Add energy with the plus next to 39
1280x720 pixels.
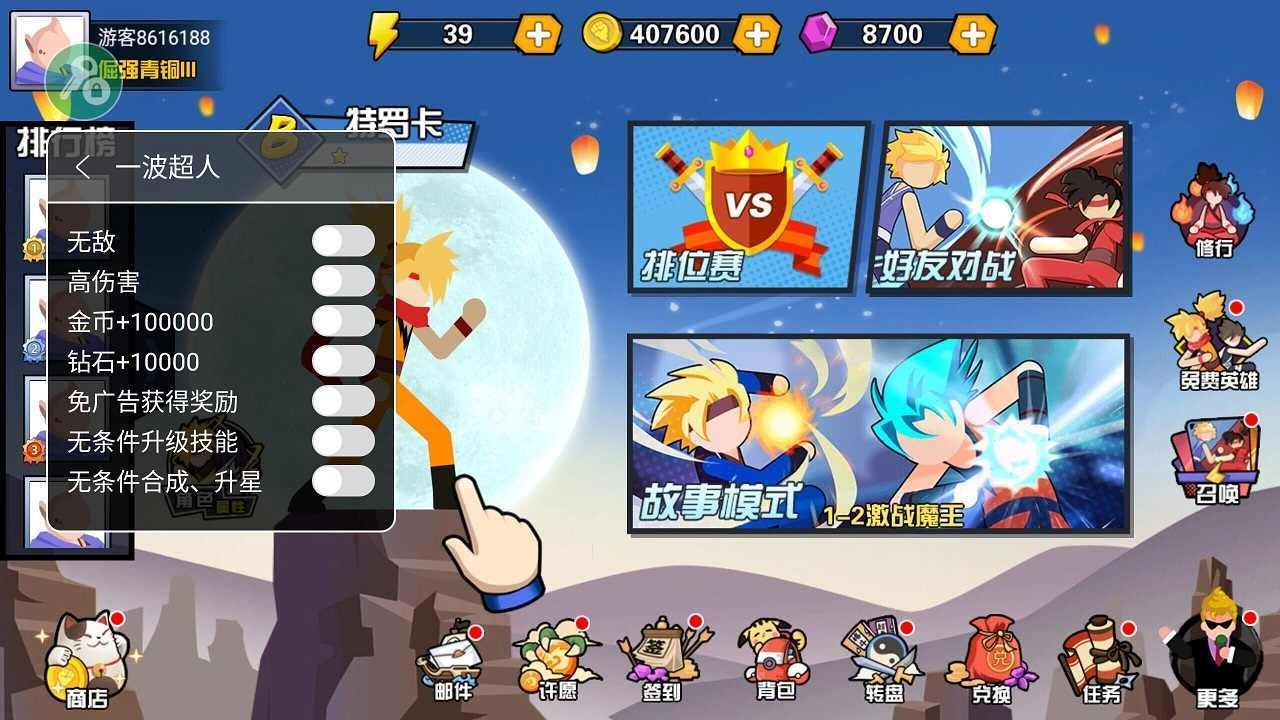click(538, 33)
